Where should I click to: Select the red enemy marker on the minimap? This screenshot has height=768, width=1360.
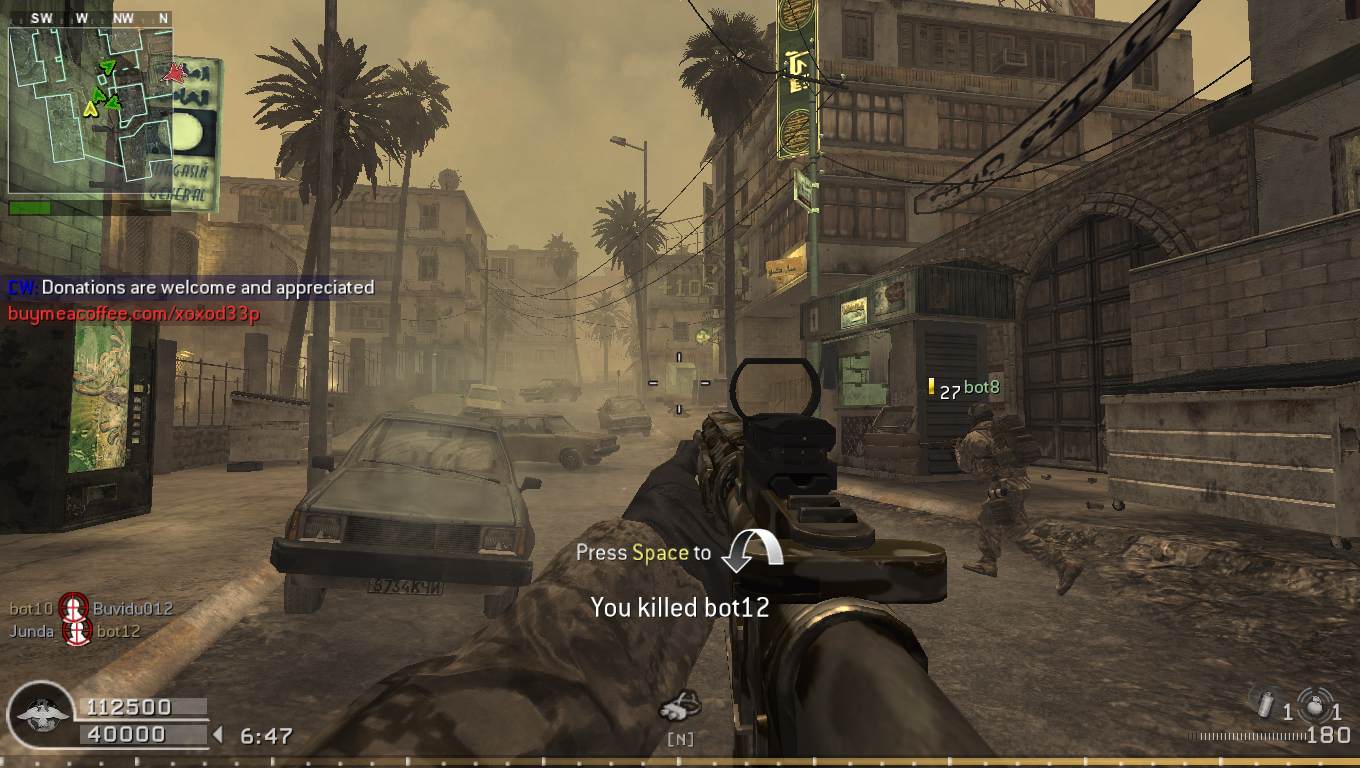click(x=176, y=72)
